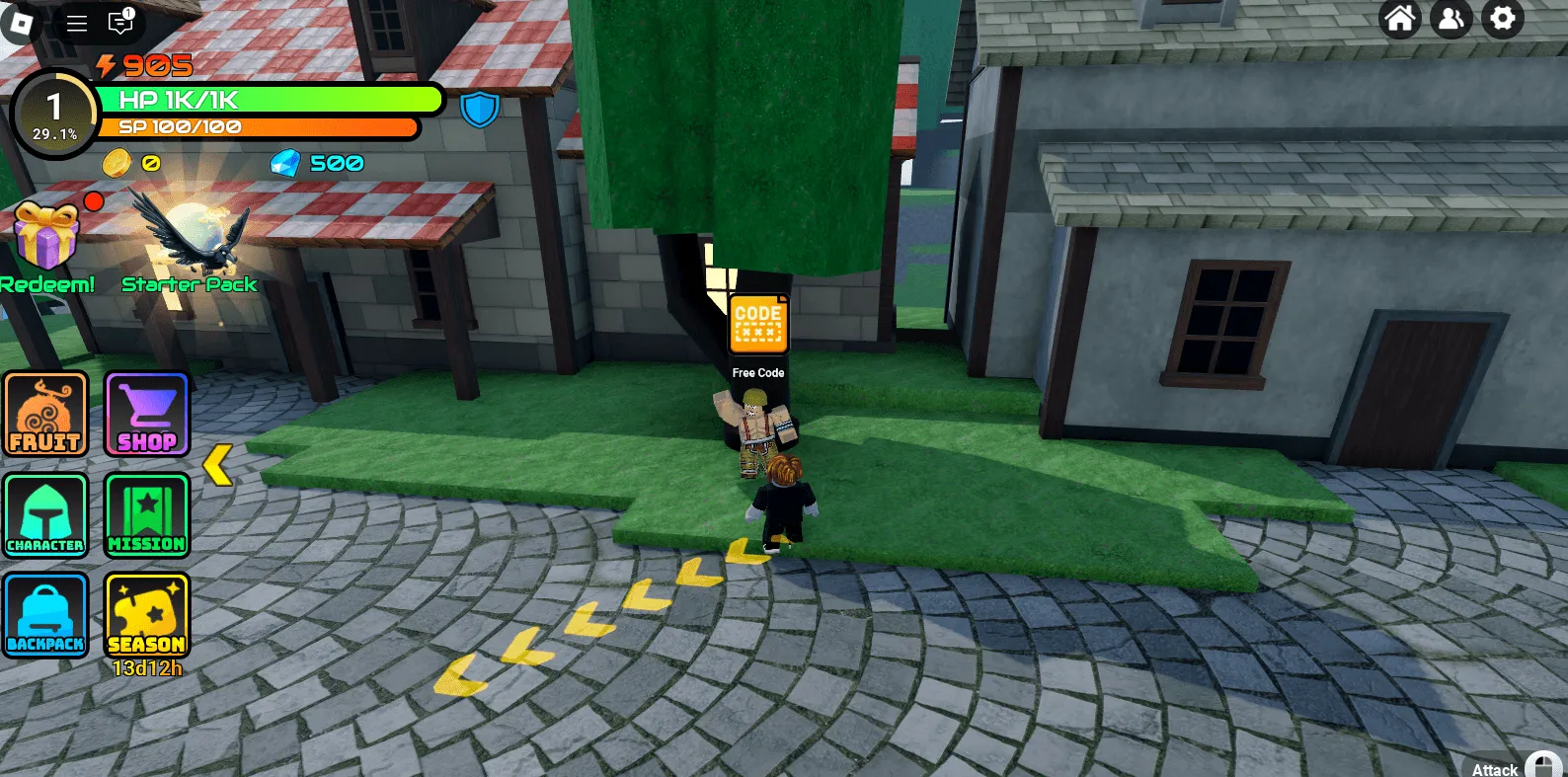Click the gem balance showing 500
The height and width of the screenshot is (777, 1568).
[x=318, y=163]
